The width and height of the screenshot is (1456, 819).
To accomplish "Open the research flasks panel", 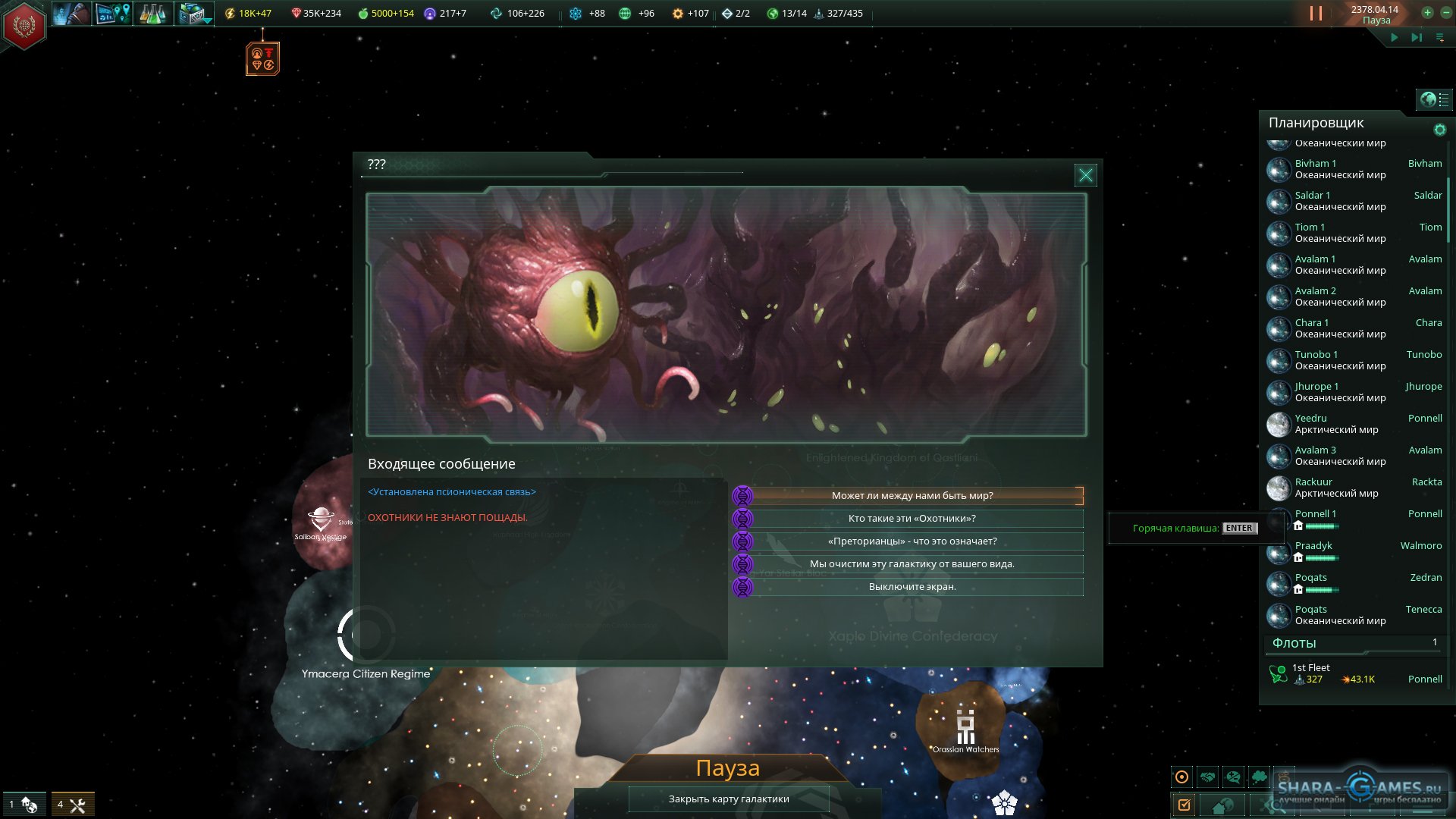I will pyautogui.click(x=152, y=14).
